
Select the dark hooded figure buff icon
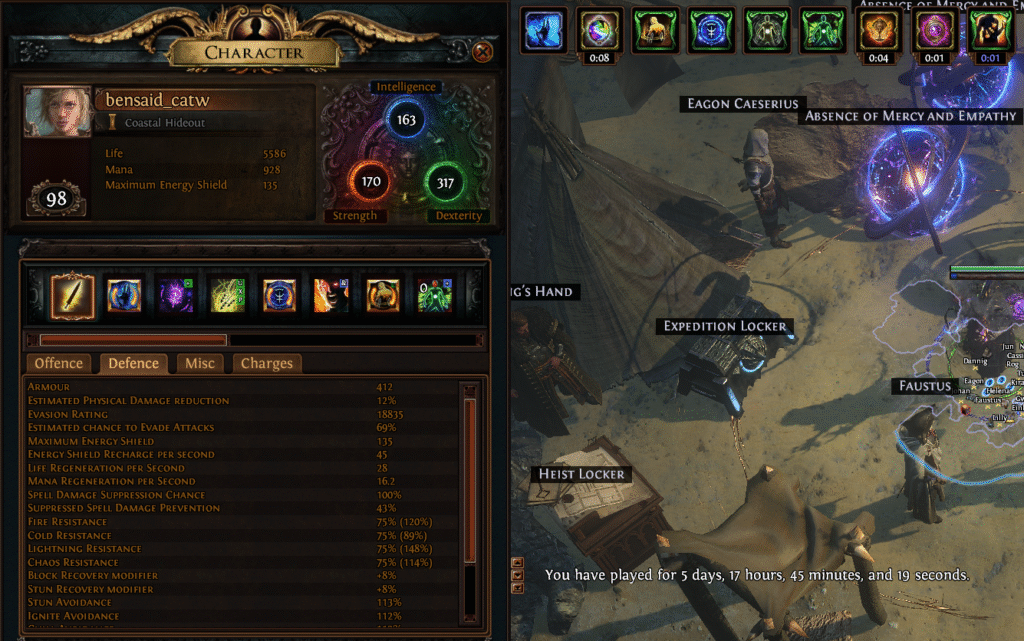(991, 28)
